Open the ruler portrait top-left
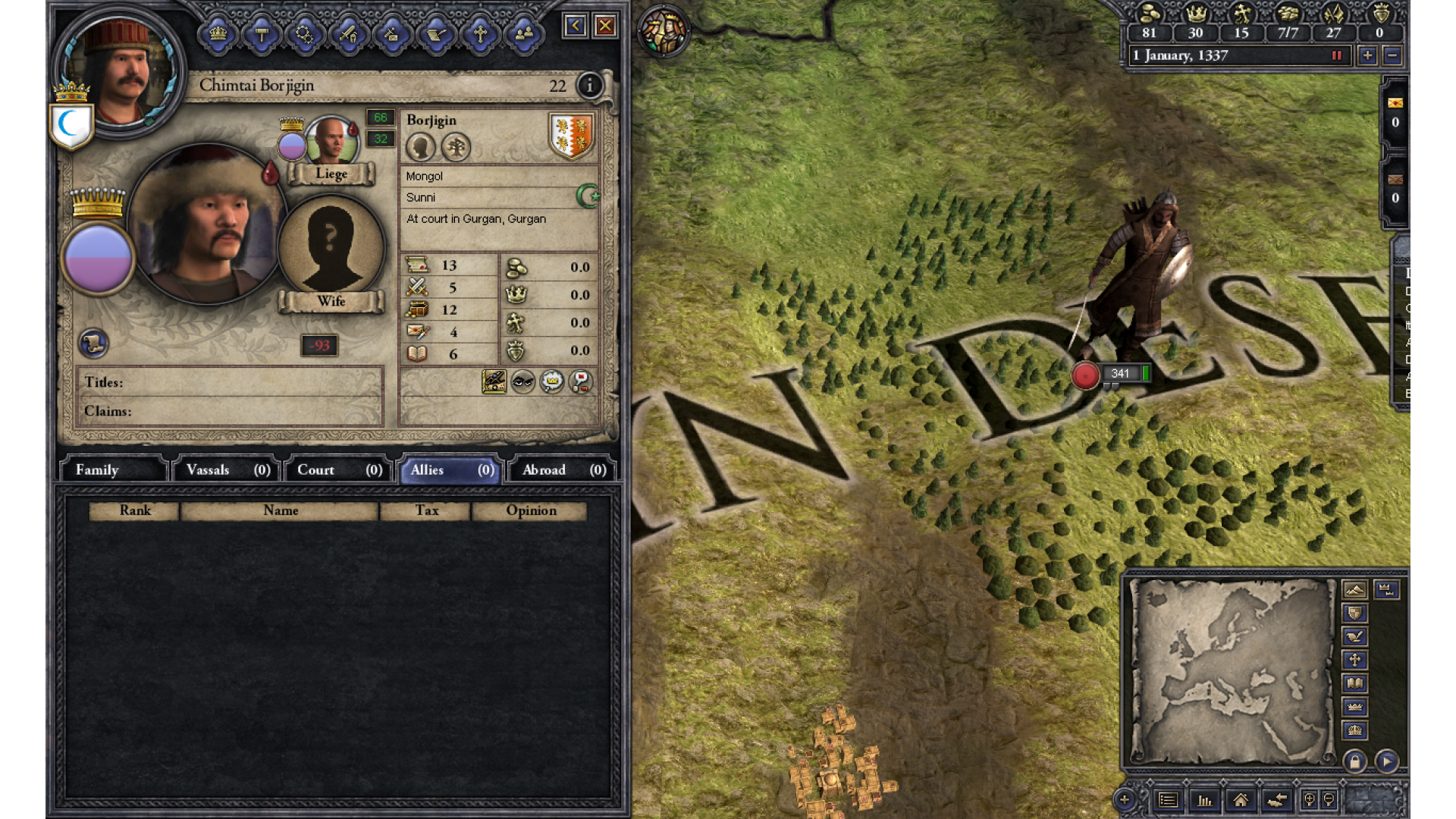This screenshot has height=819, width=1456. (x=118, y=72)
